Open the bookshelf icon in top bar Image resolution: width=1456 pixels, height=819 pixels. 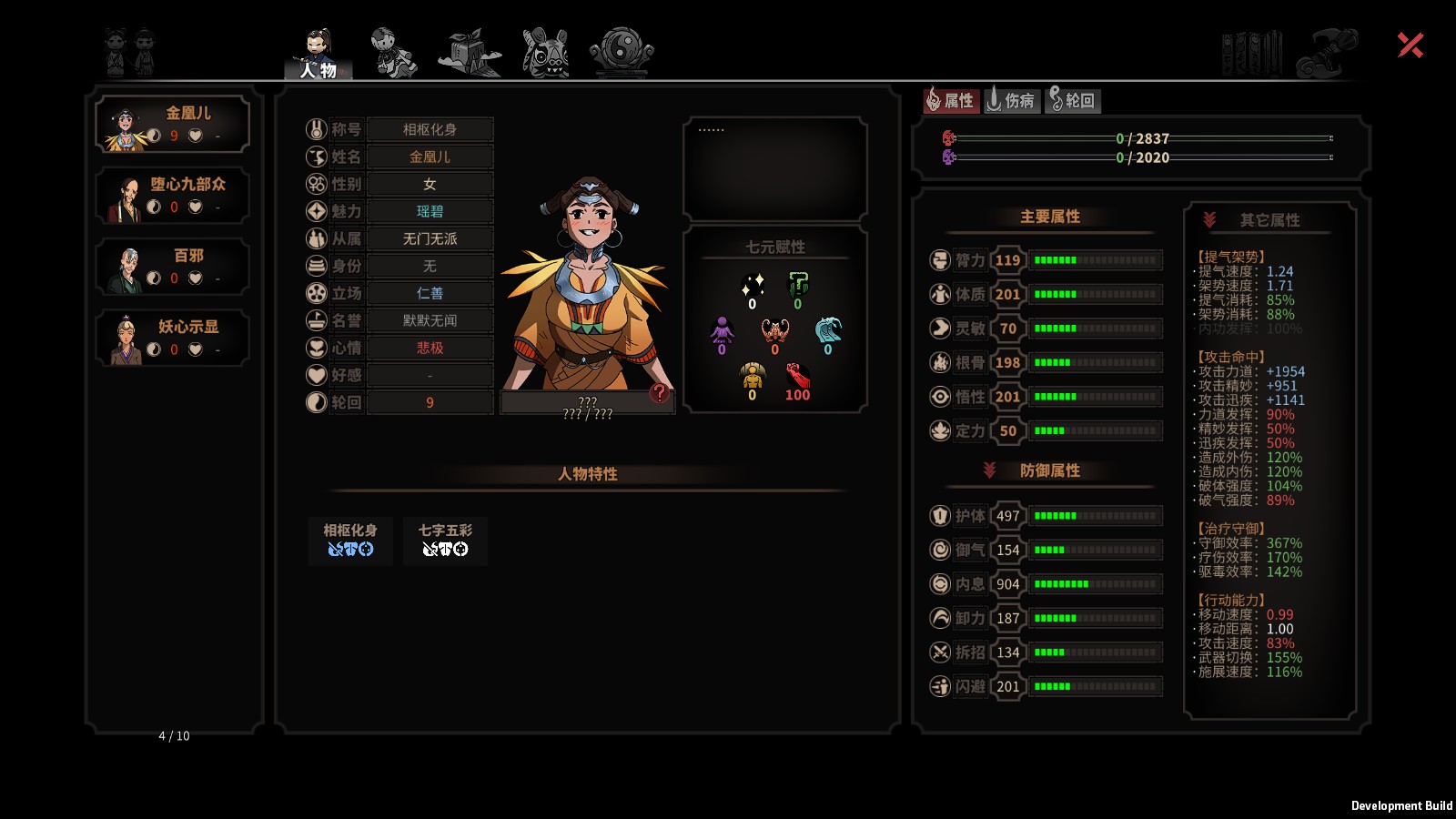click(x=1252, y=53)
